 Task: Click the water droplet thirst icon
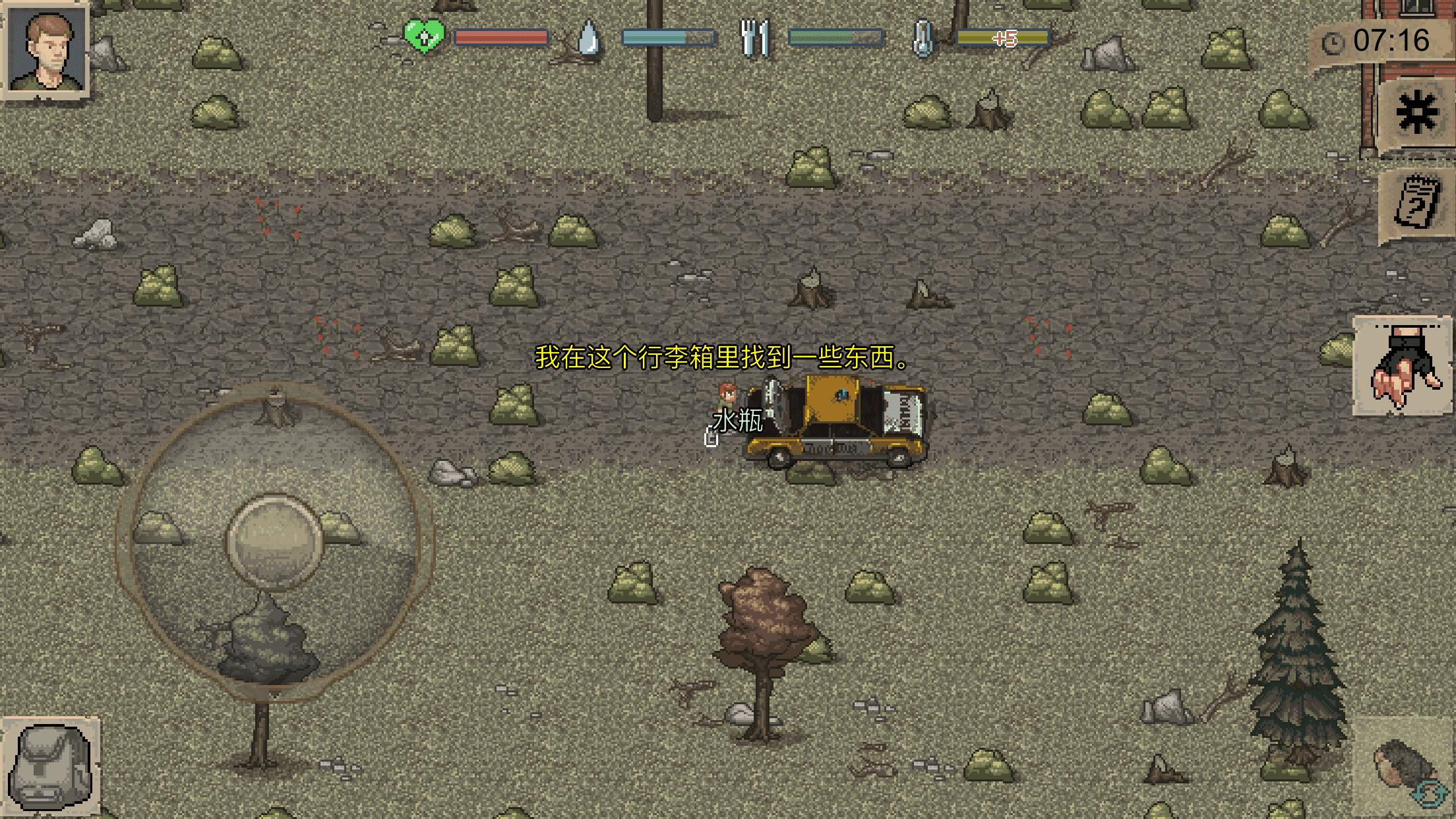click(x=589, y=38)
